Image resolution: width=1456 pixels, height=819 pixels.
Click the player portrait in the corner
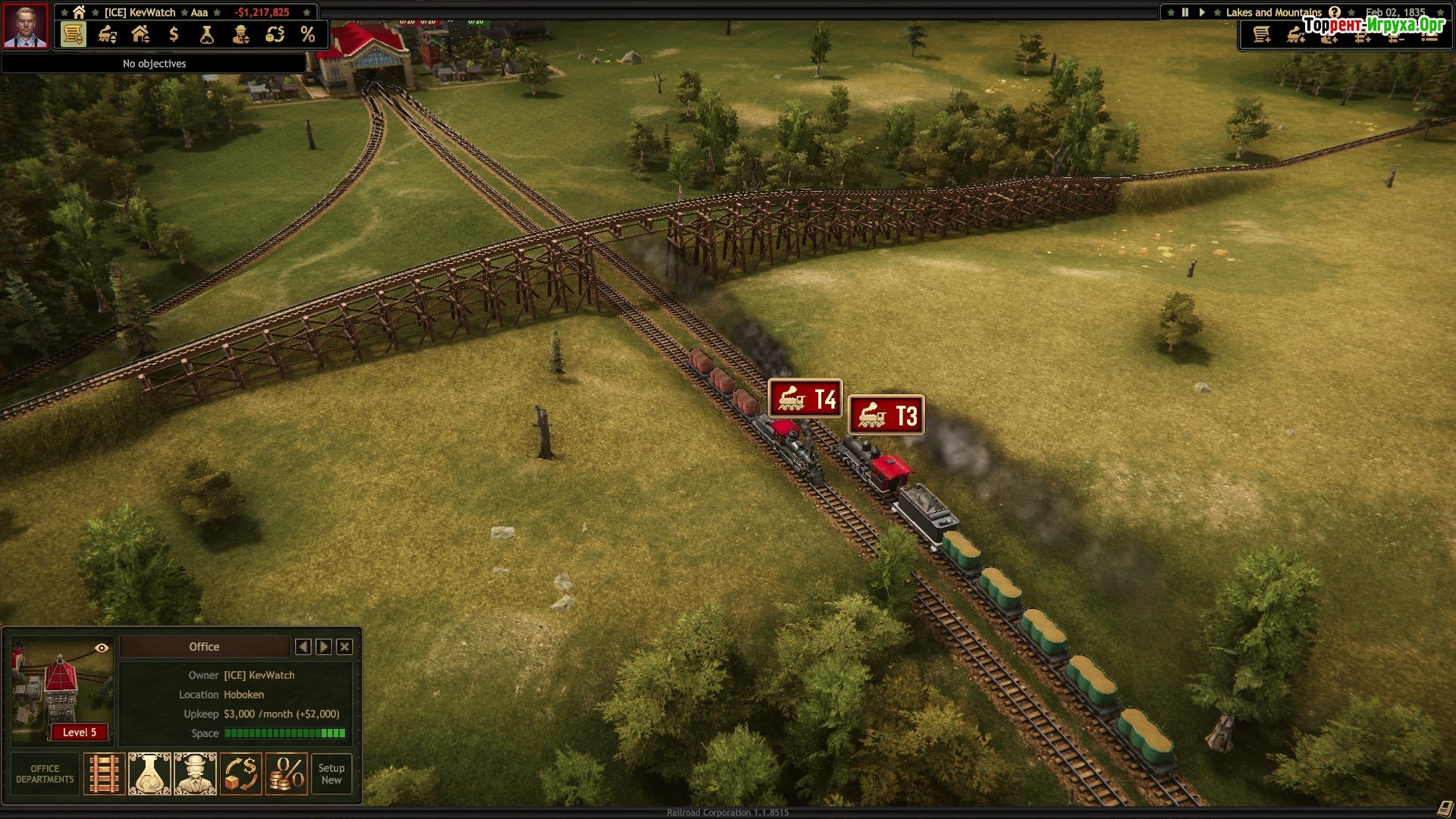tap(26, 26)
